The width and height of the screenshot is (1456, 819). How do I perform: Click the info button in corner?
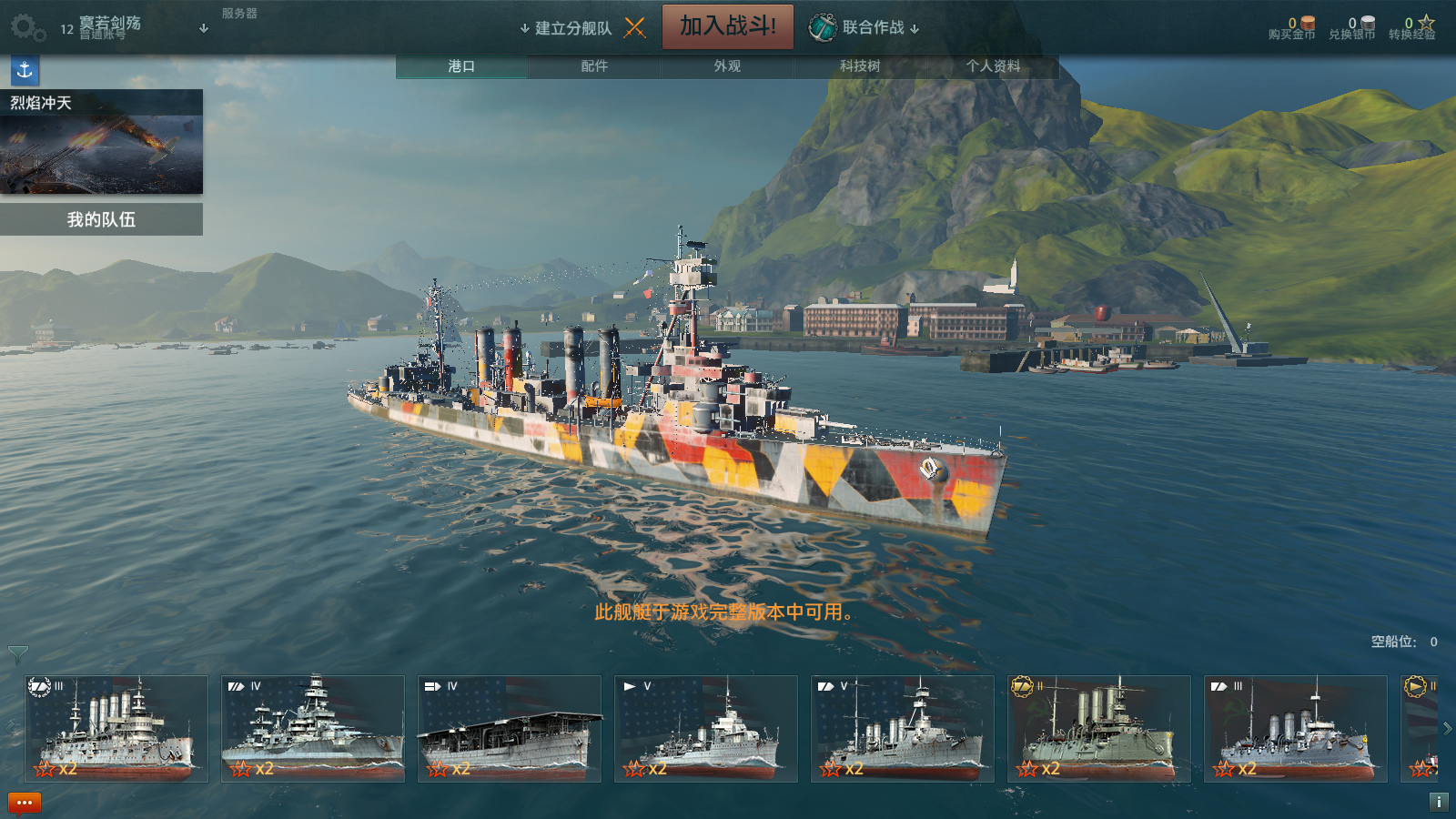click(1439, 802)
